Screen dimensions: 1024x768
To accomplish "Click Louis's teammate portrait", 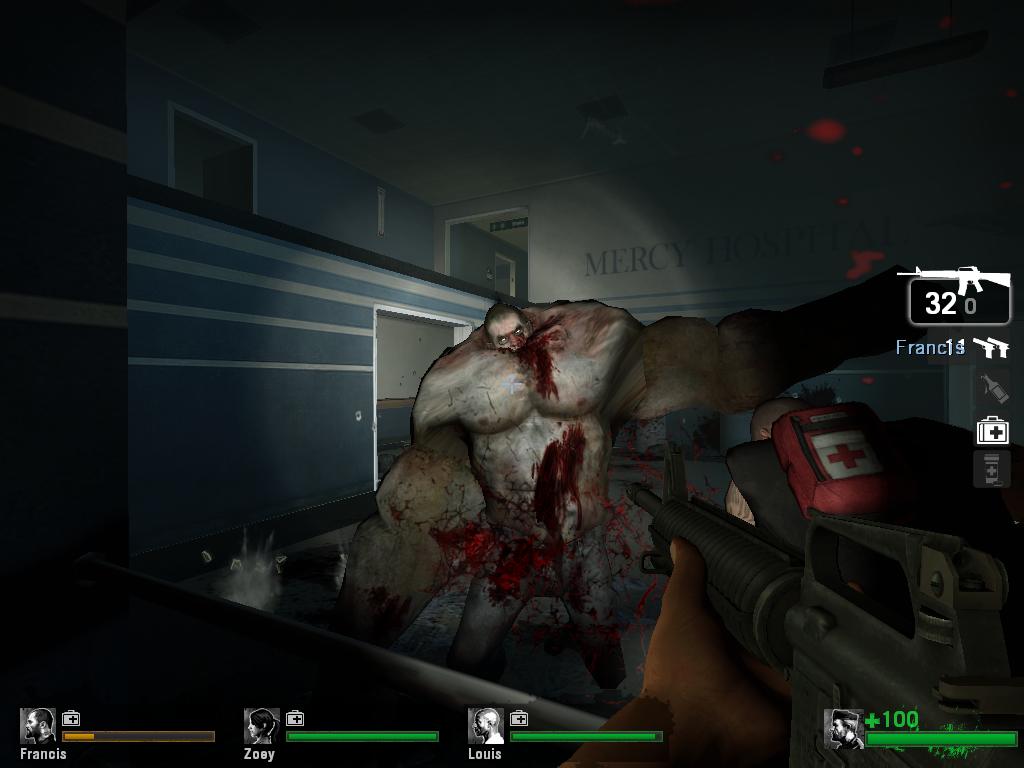I will [486, 726].
